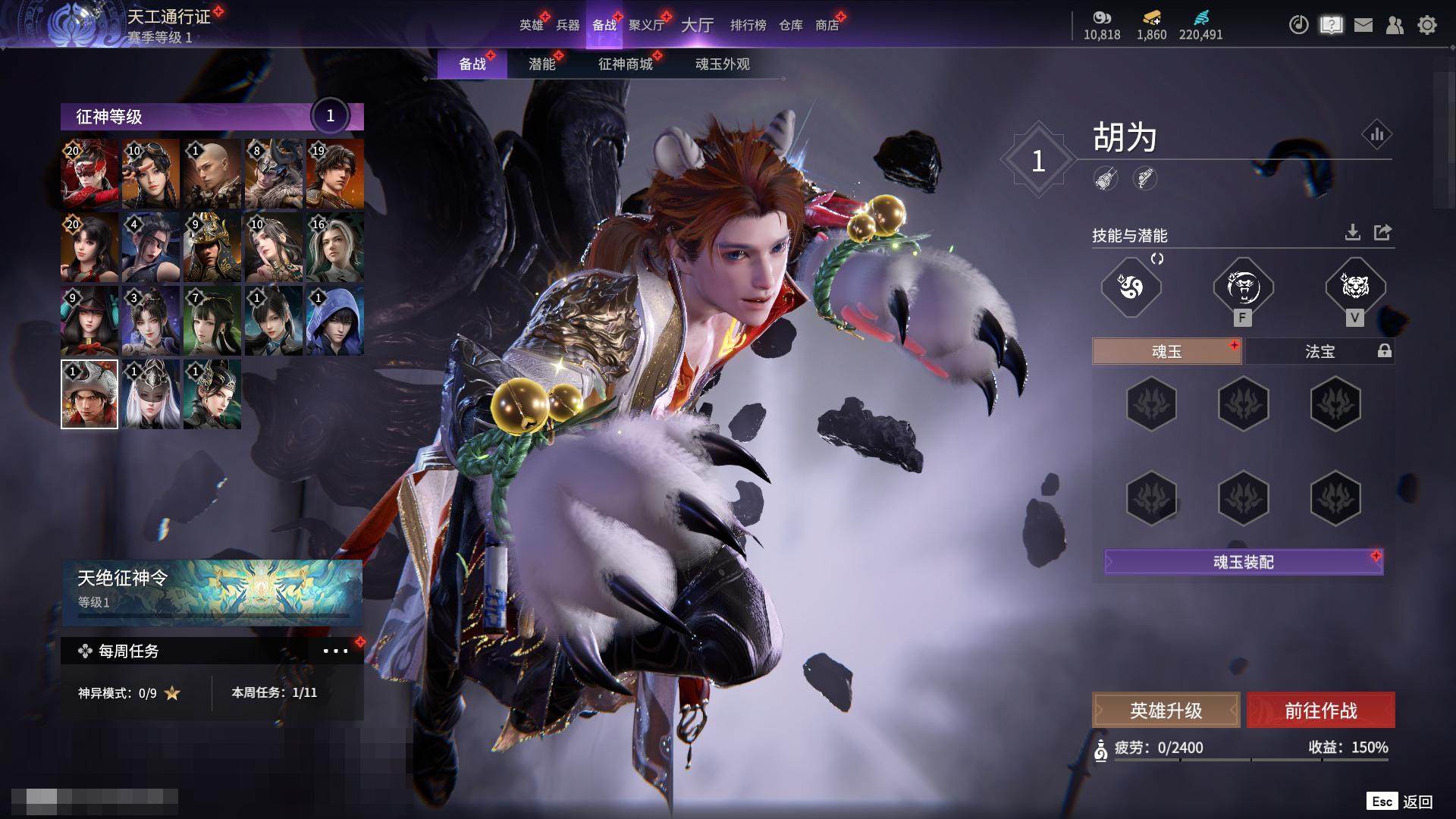The image size is (1456, 819).
Task: Go to the 兵器 menu
Action: pos(567,25)
